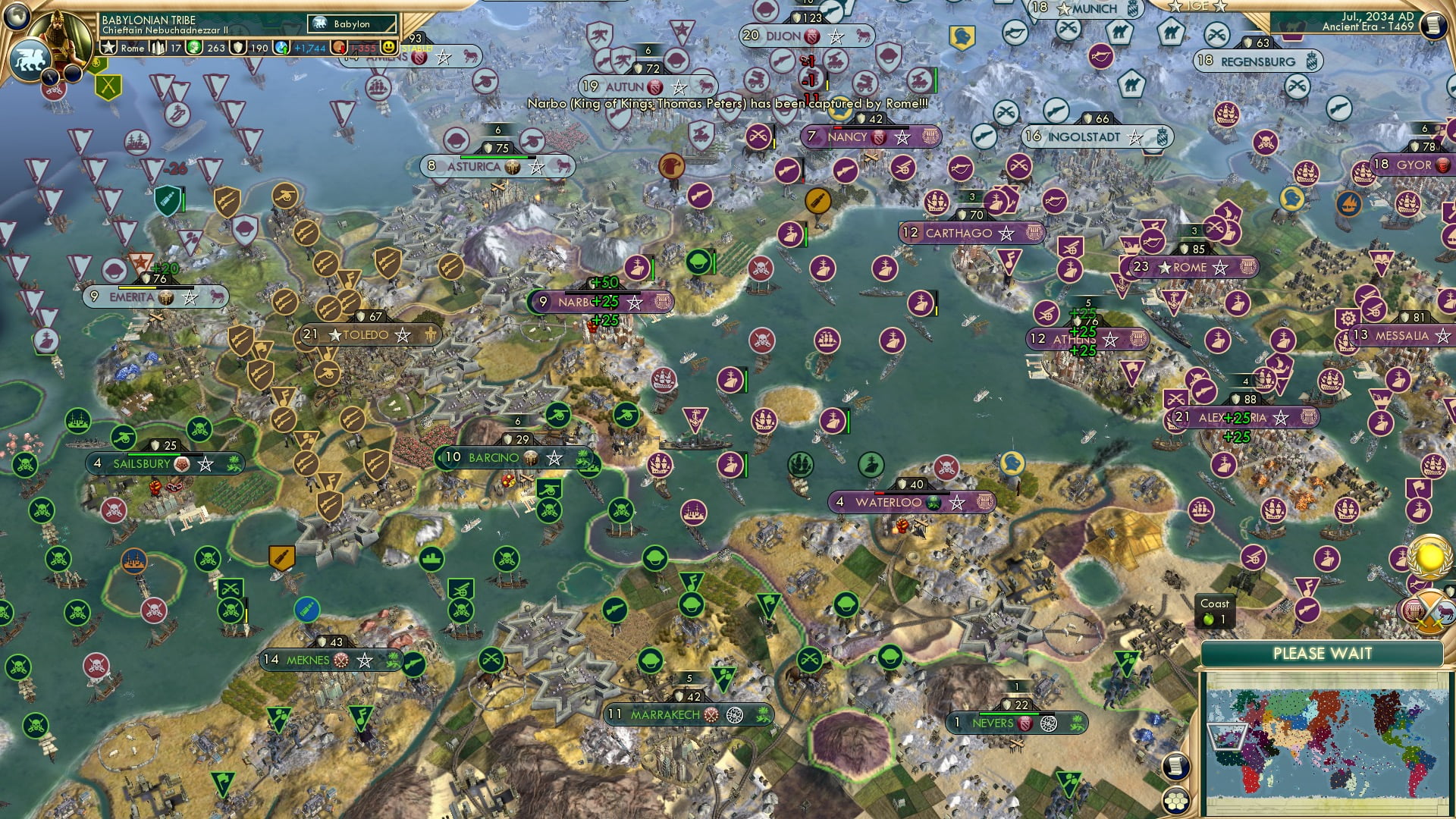Click the science output icon showing +1,744

tap(282, 47)
